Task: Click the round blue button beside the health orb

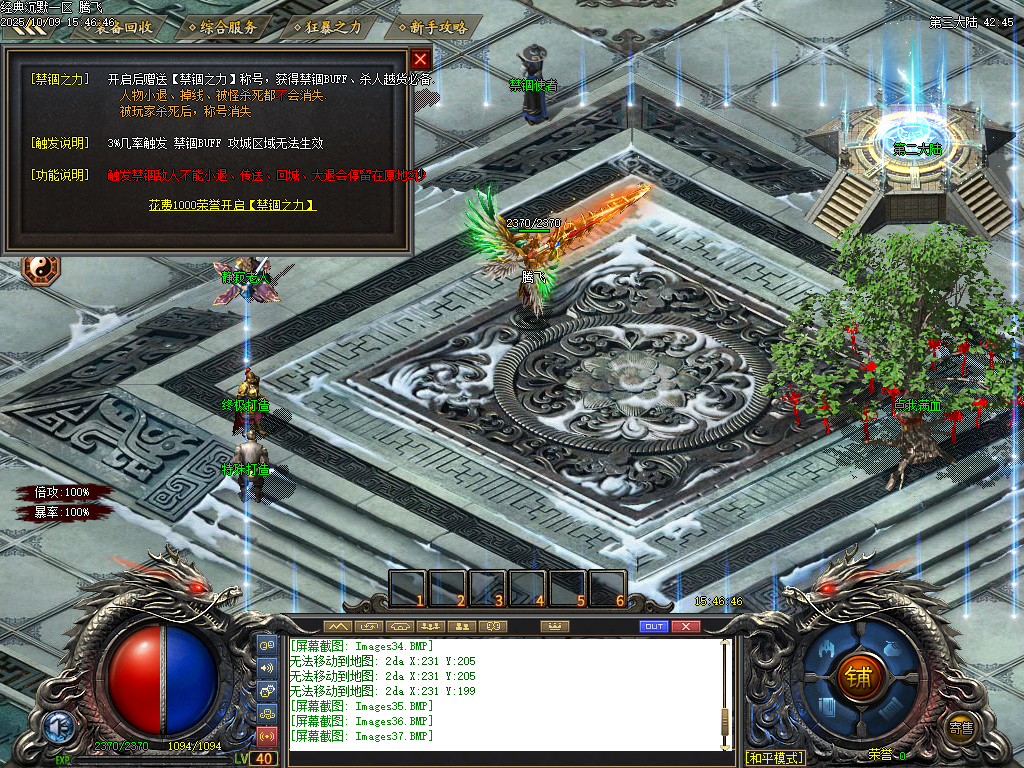Action: click(57, 727)
